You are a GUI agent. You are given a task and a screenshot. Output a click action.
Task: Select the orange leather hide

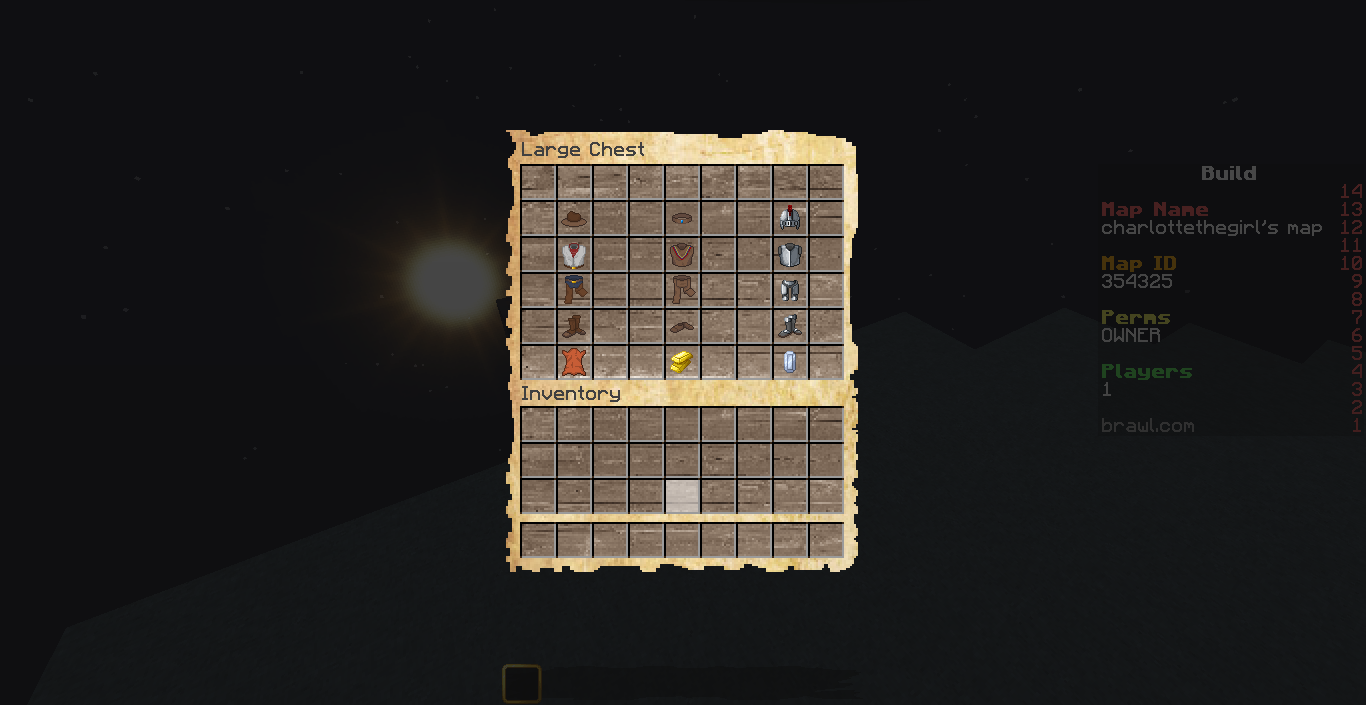pyautogui.click(x=573, y=361)
